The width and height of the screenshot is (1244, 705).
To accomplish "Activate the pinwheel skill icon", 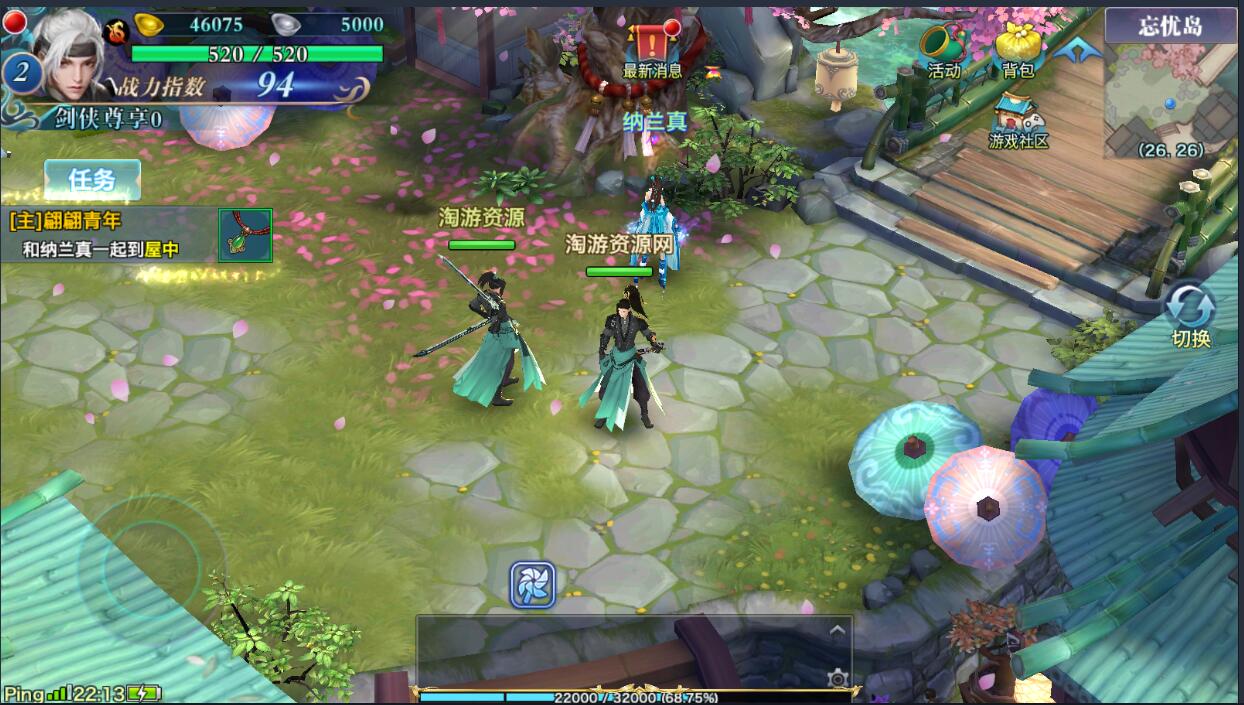I will click(x=533, y=585).
